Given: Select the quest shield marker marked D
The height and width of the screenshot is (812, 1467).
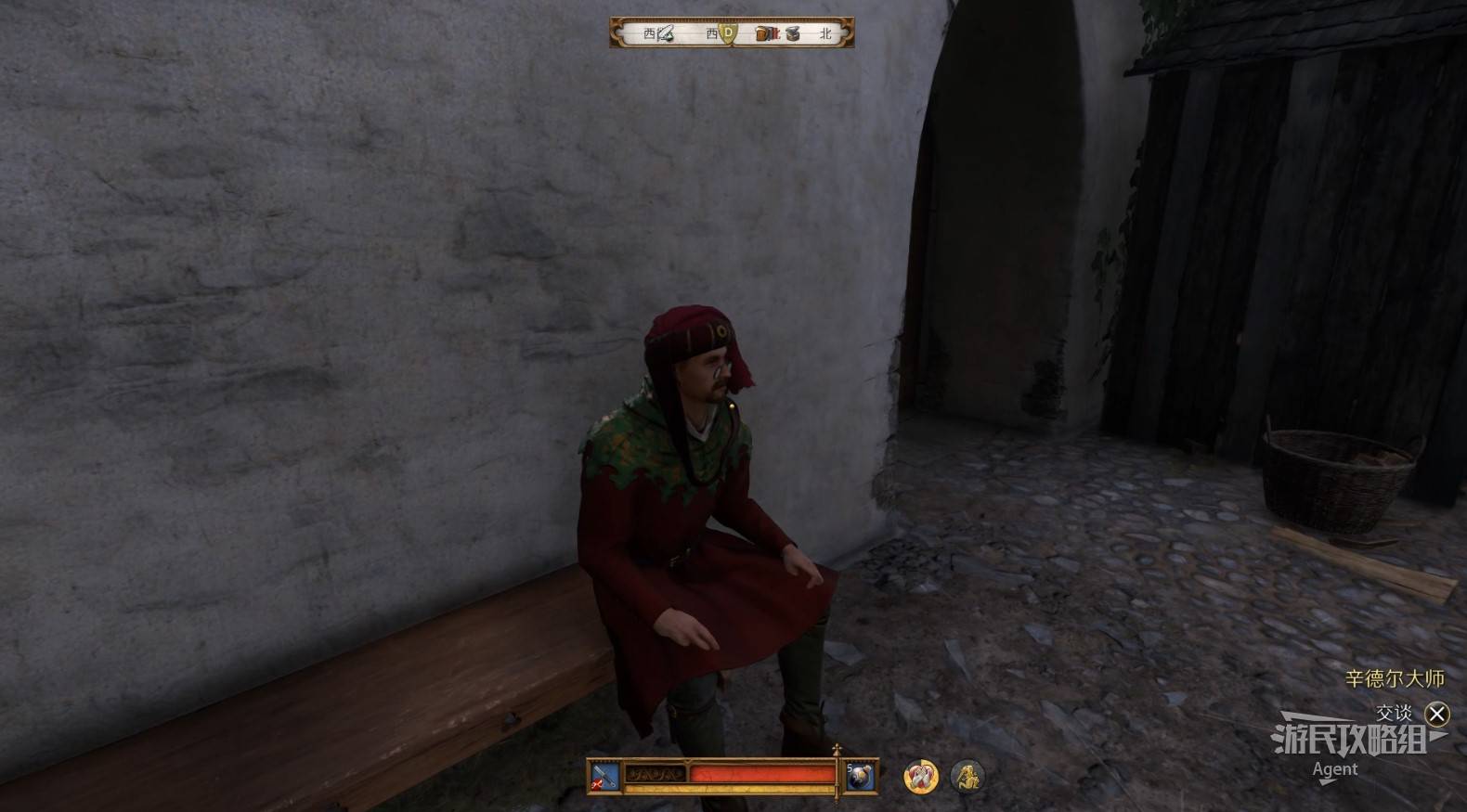Looking at the screenshot, I should (729, 33).
